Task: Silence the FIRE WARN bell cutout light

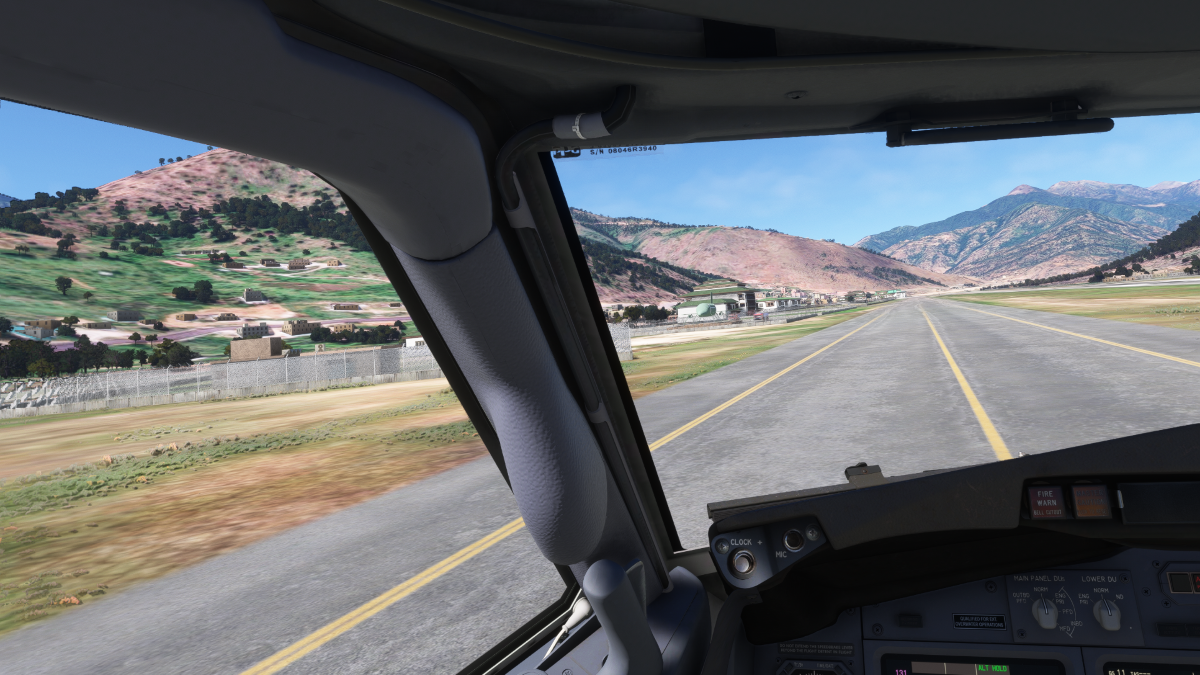Action: (x=1046, y=501)
